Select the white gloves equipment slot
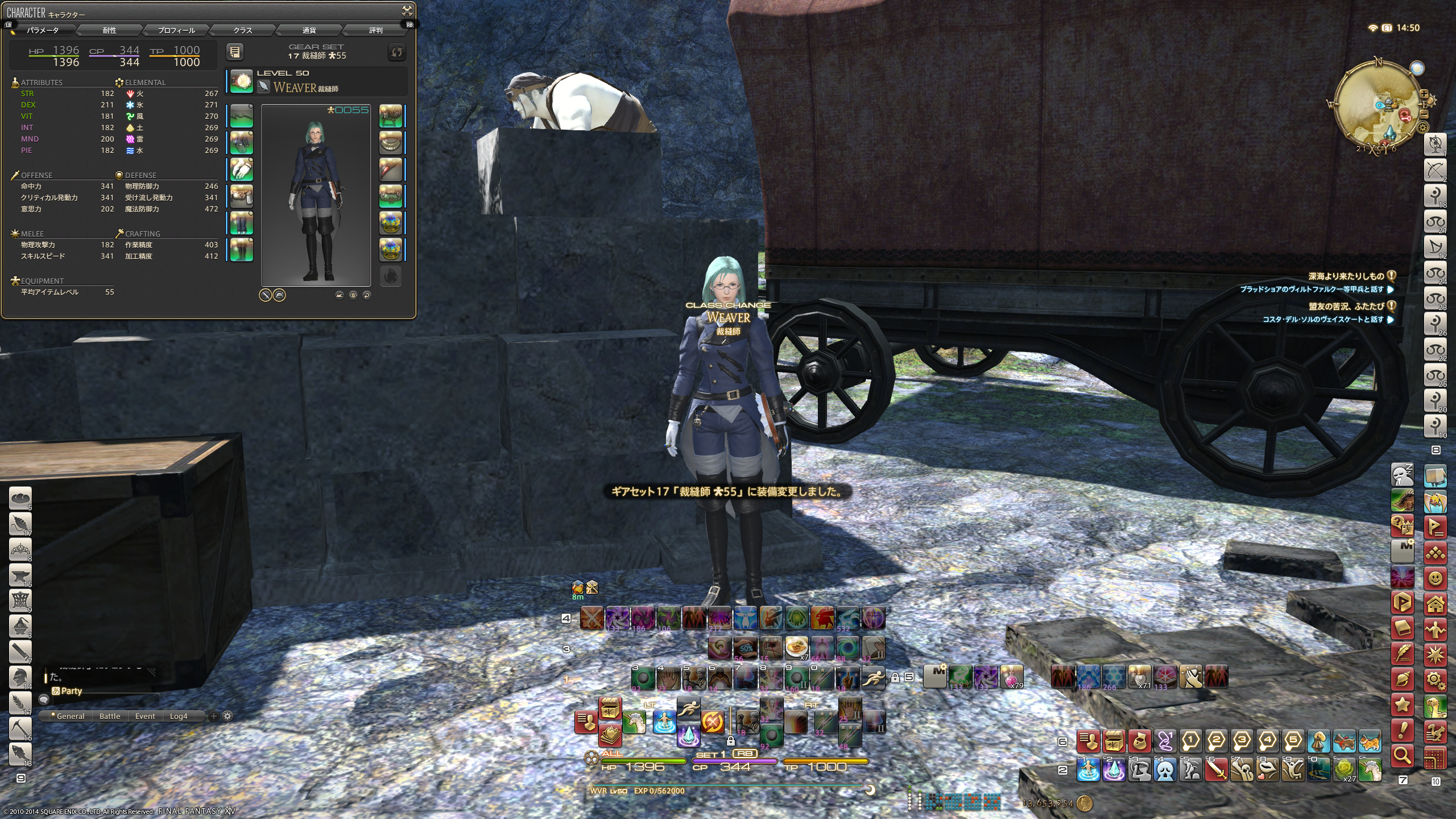 [242, 169]
